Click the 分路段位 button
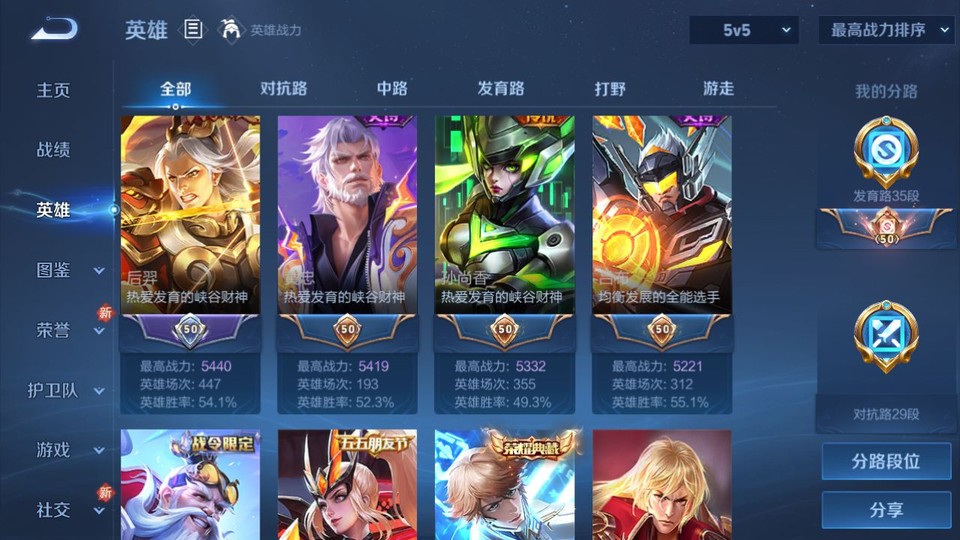The height and width of the screenshot is (540, 960). pos(886,462)
